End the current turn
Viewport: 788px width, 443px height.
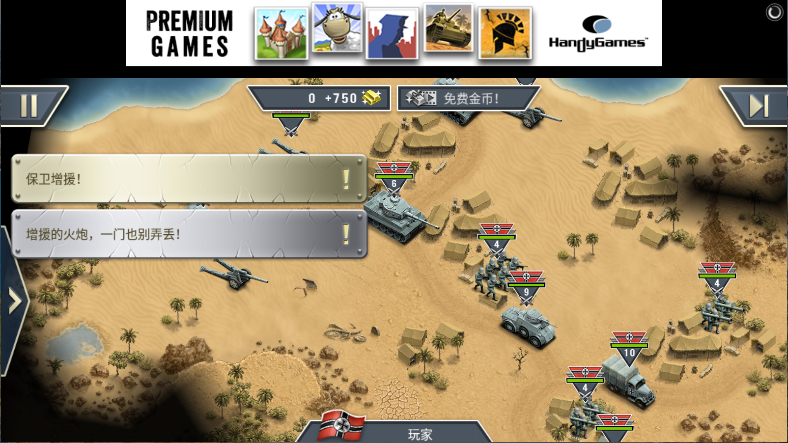tap(757, 105)
